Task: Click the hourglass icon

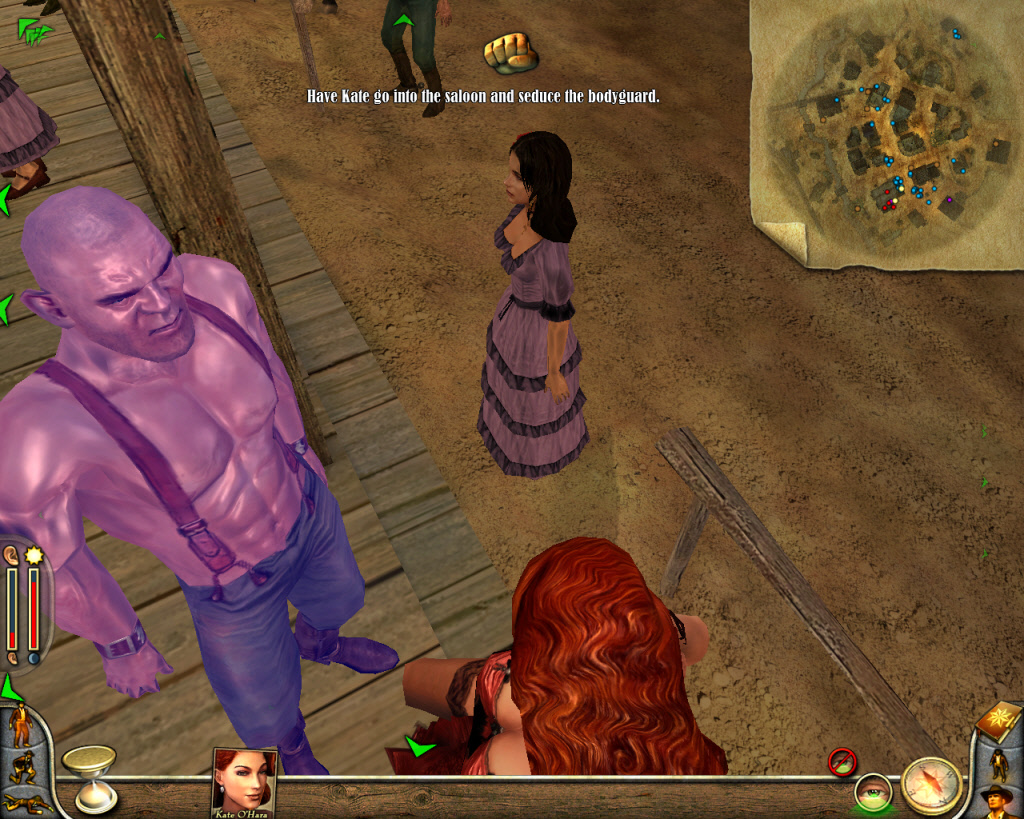Action: (x=89, y=776)
